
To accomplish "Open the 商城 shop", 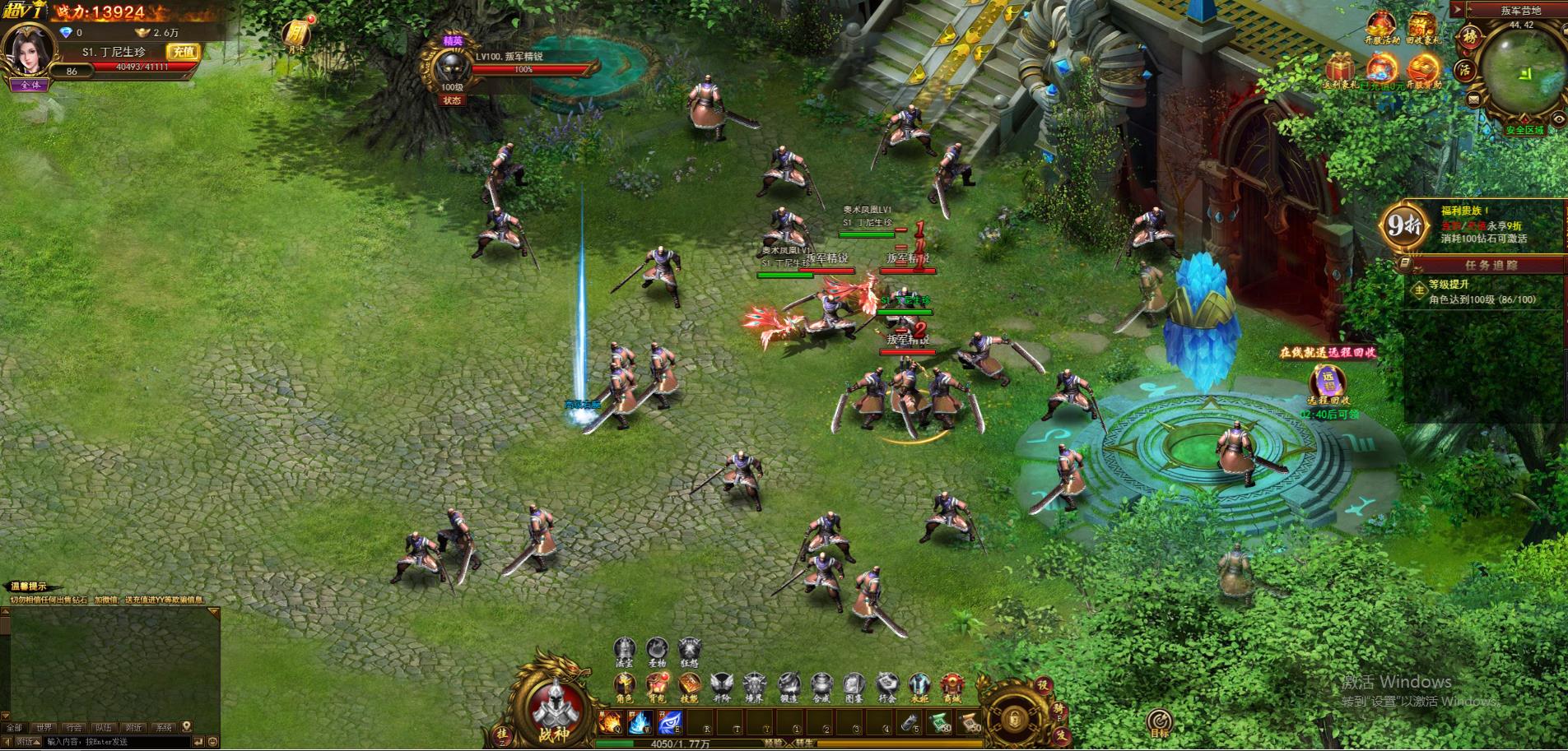I will (952, 685).
